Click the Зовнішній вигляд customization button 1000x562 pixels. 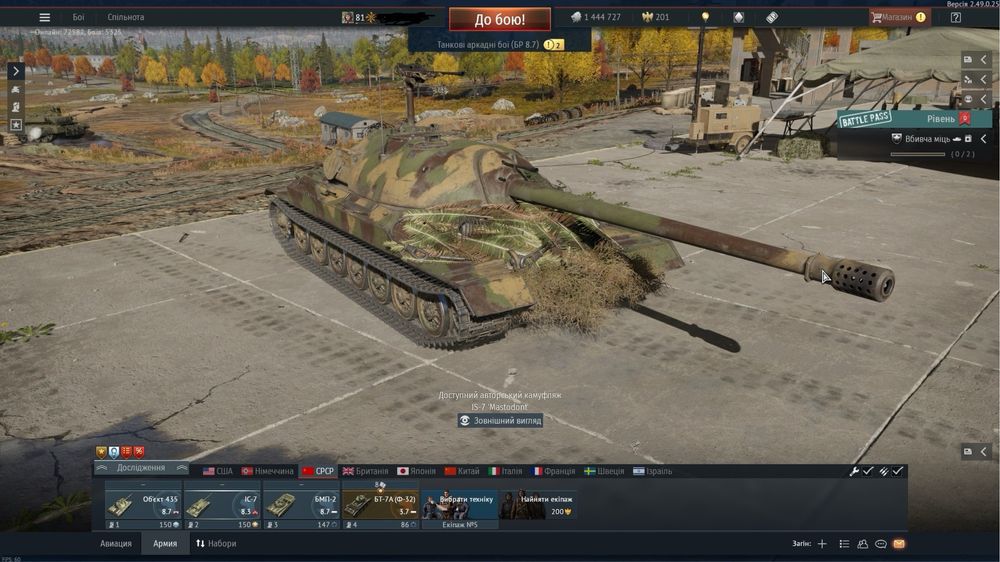500,421
